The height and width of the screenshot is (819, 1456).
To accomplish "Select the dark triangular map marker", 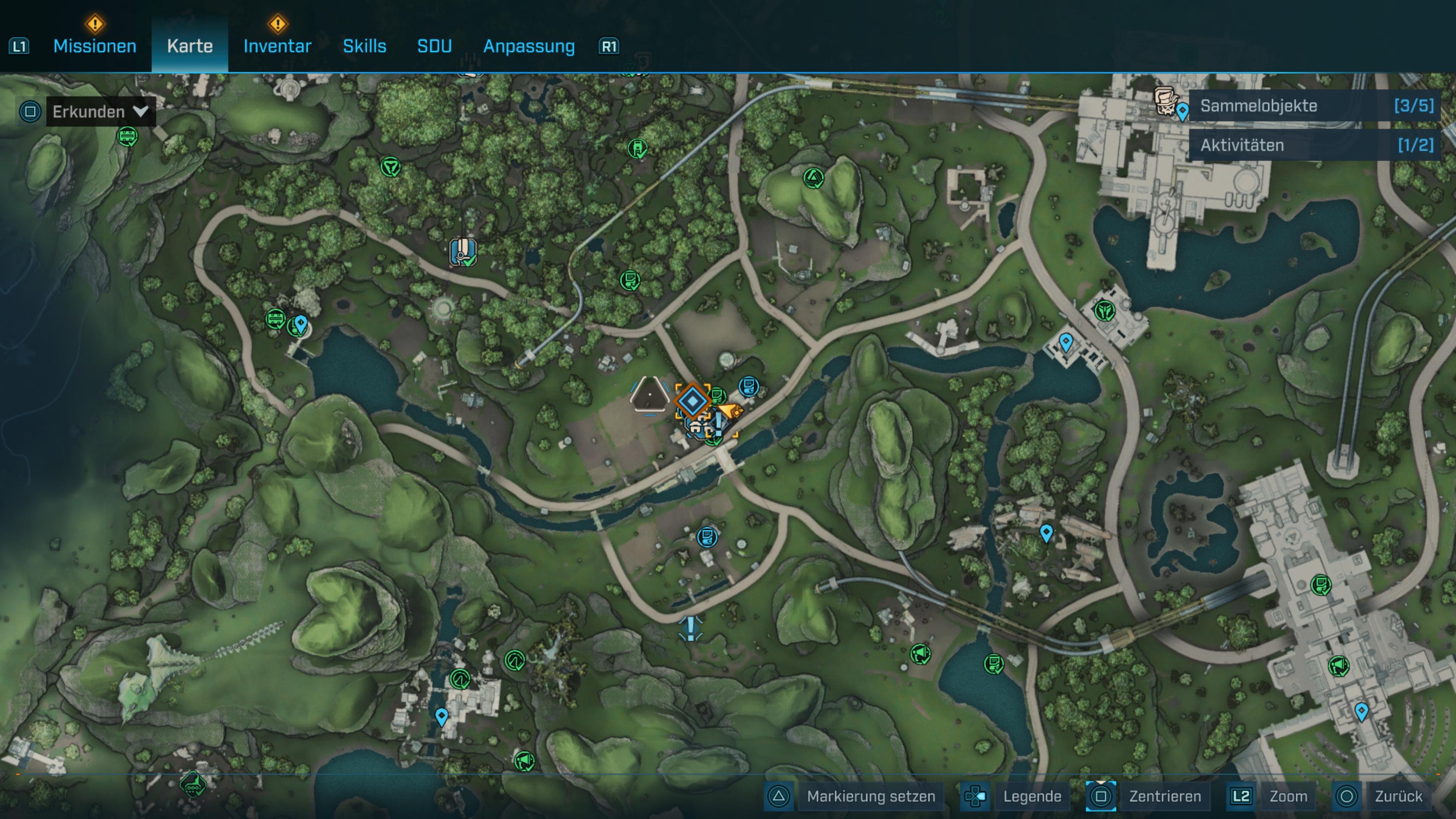I will click(649, 394).
